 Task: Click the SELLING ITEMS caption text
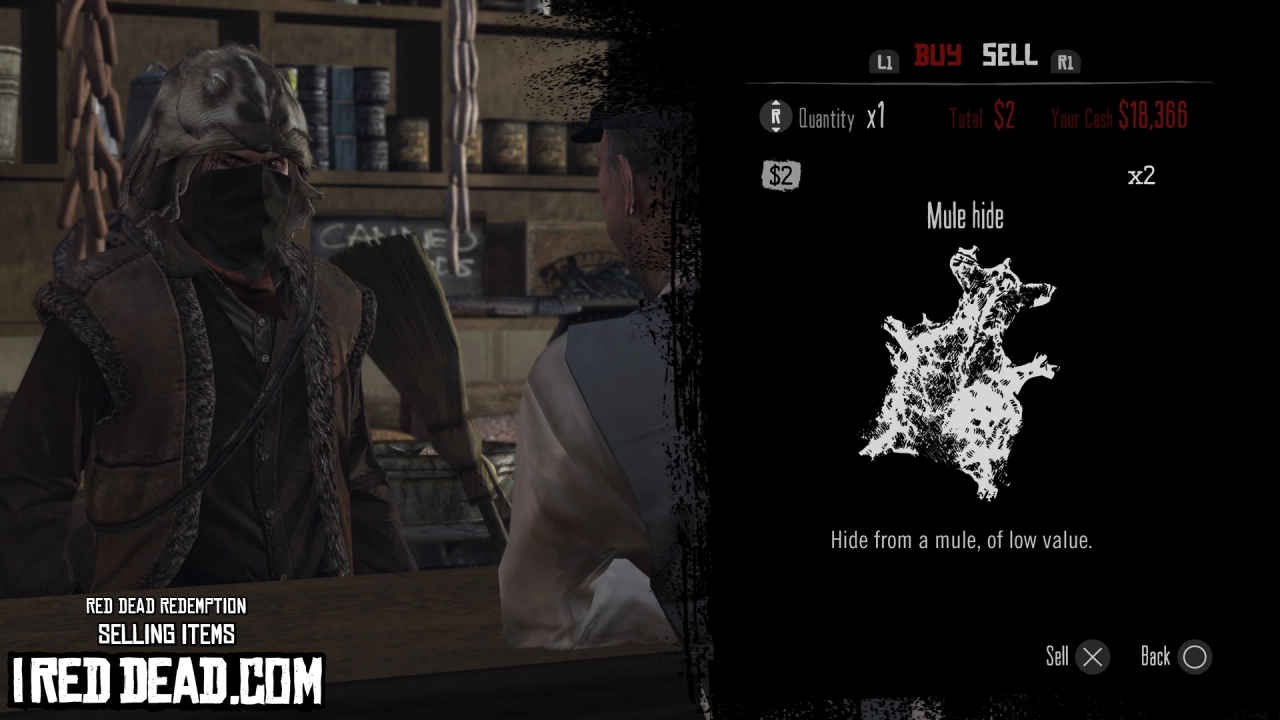pos(167,633)
